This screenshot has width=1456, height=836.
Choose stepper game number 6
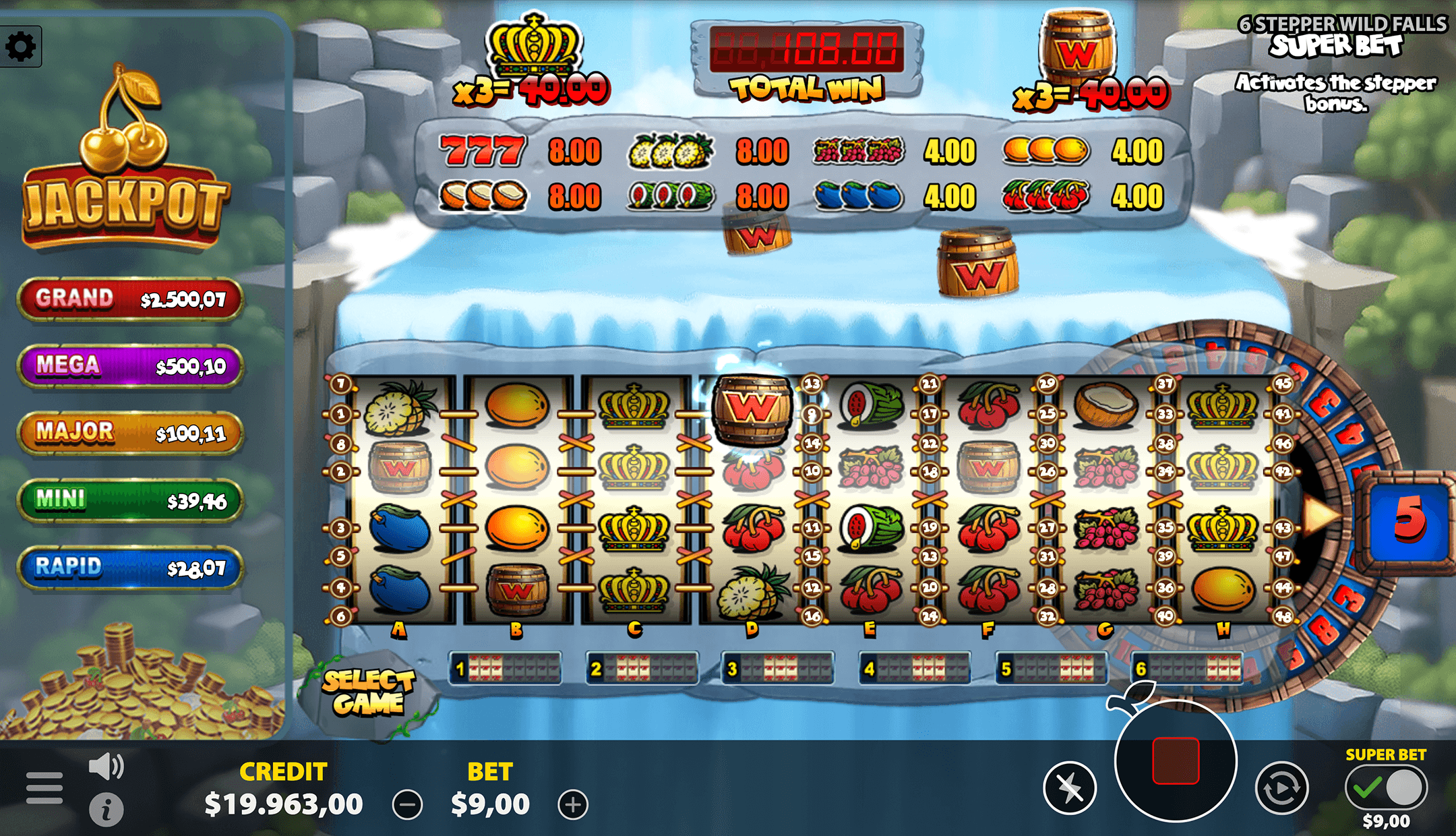click(1188, 669)
